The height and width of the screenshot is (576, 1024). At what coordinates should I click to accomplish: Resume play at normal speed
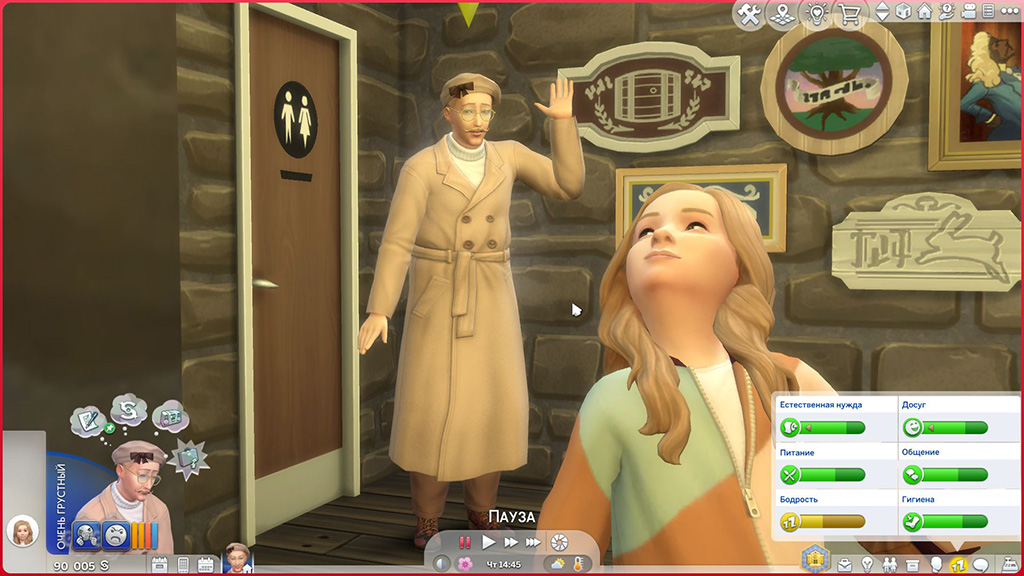(x=489, y=542)
